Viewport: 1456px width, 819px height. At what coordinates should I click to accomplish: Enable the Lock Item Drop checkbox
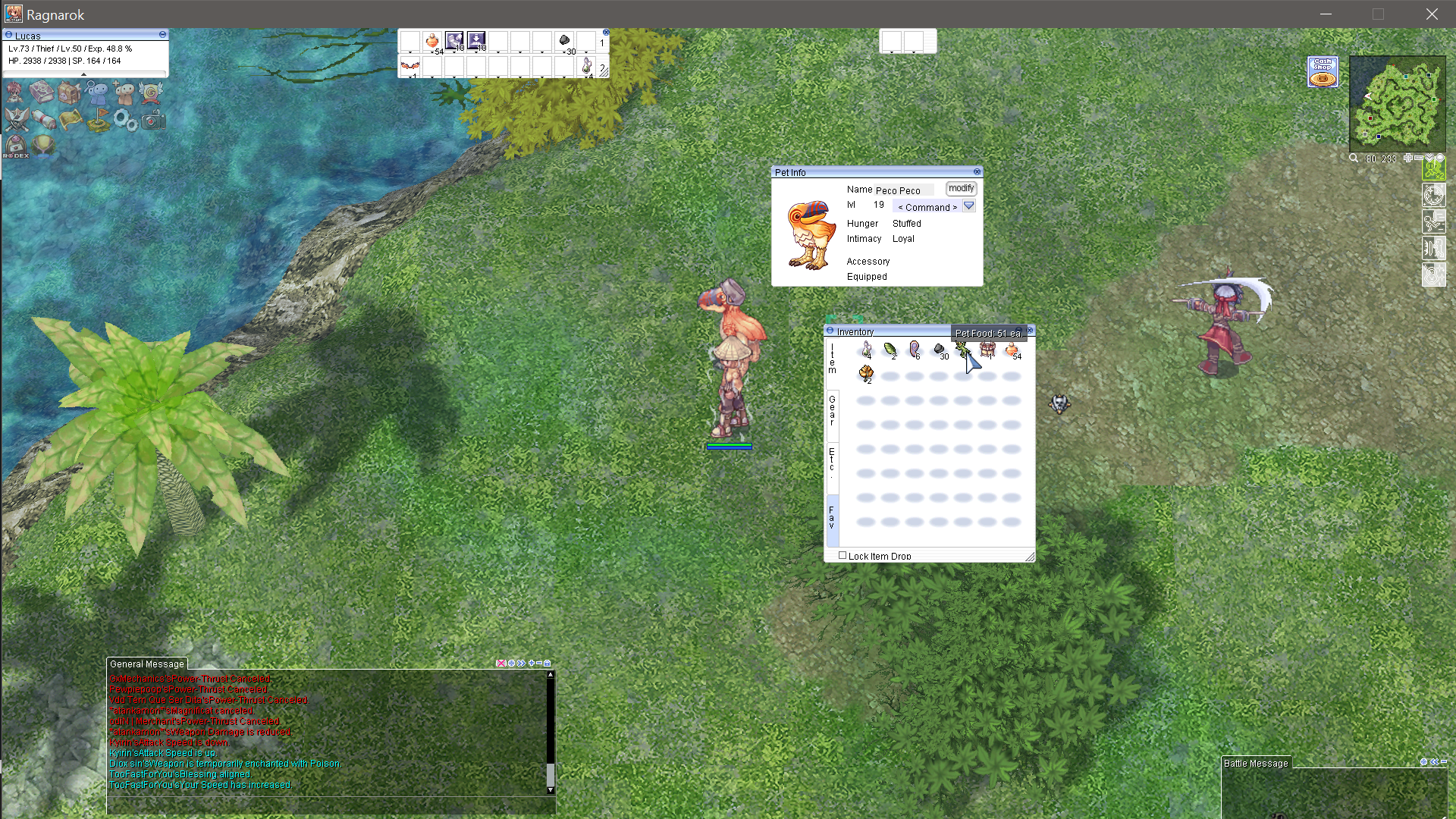(x=843, y=555)
